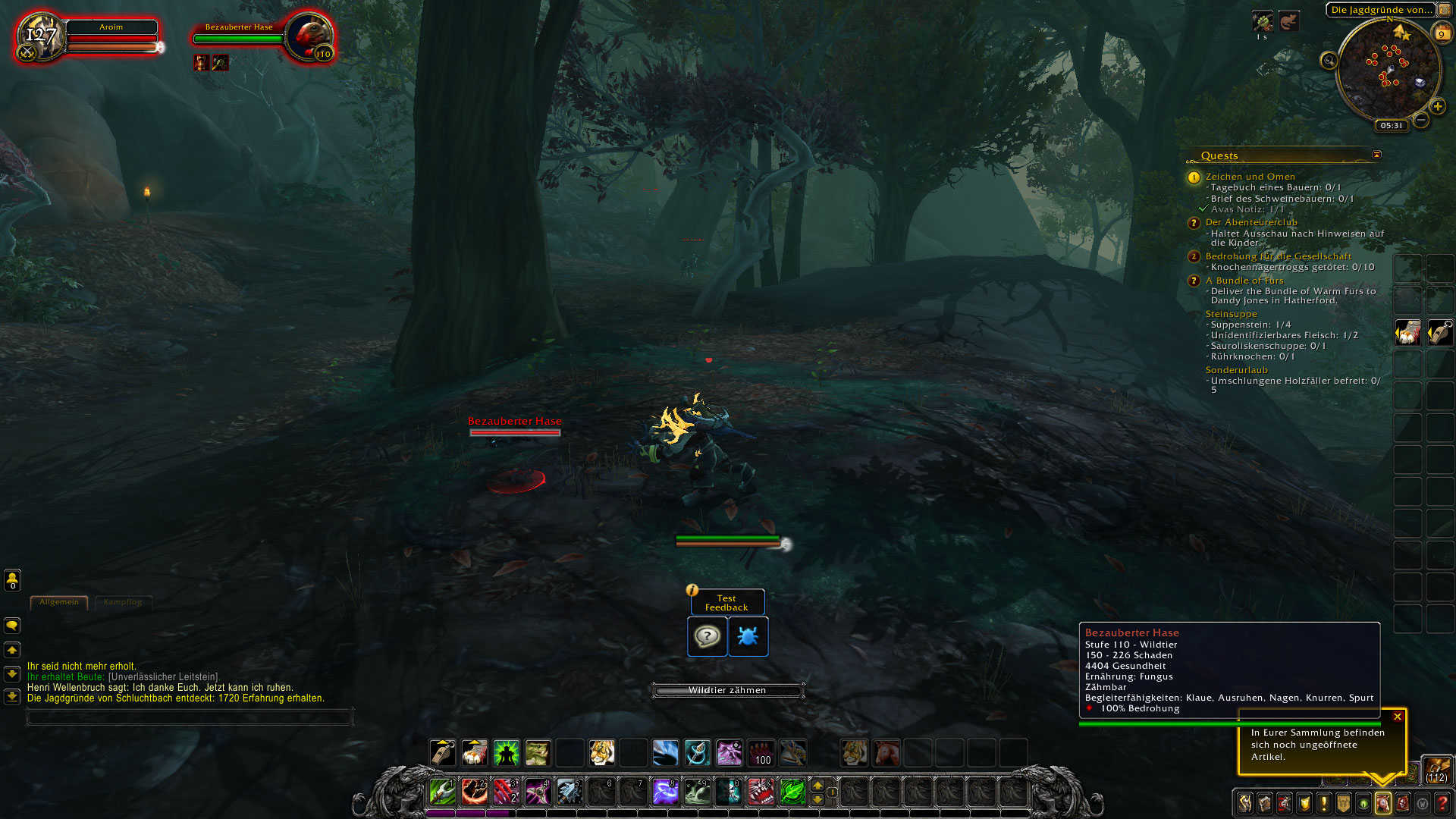
Task: Open the Zeichen und Omen quest
Action: [1250, 177]
